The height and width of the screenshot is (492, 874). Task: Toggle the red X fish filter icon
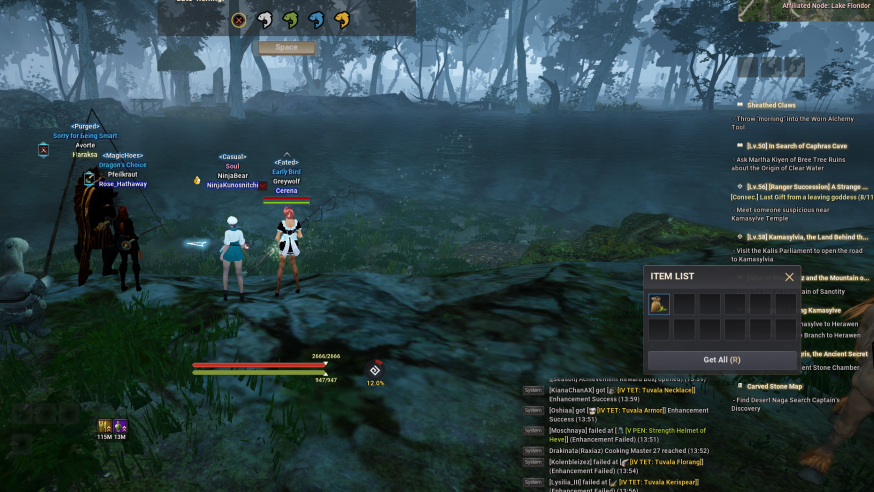click(238, 19)
